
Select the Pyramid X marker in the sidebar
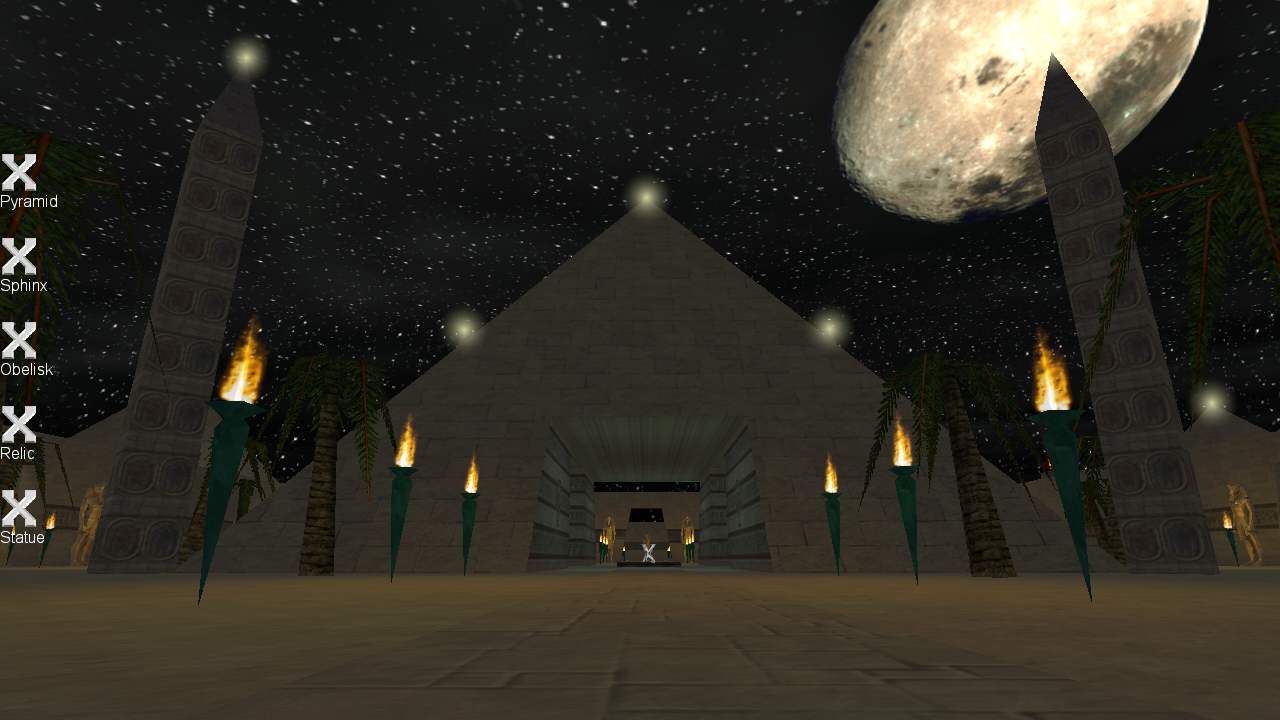pos(20,172)
